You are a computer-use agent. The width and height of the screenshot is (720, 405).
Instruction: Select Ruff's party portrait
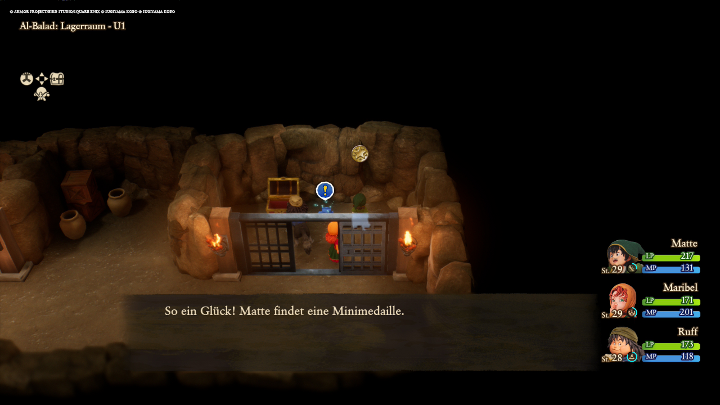623,343
